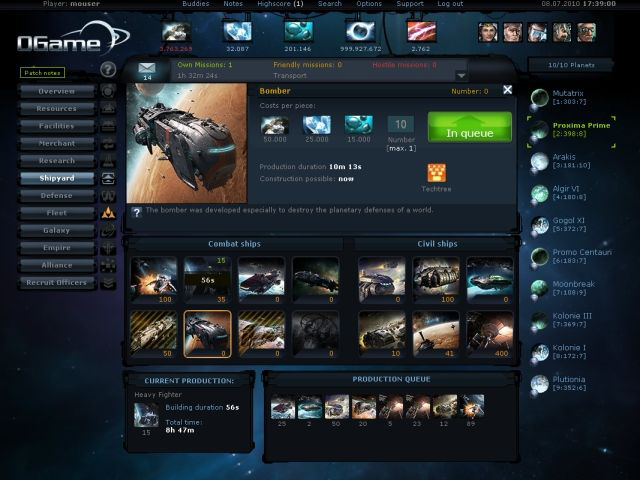This screenshot has width=640, height=480.
Task: Log out of the game
Action: pos(450,4)
